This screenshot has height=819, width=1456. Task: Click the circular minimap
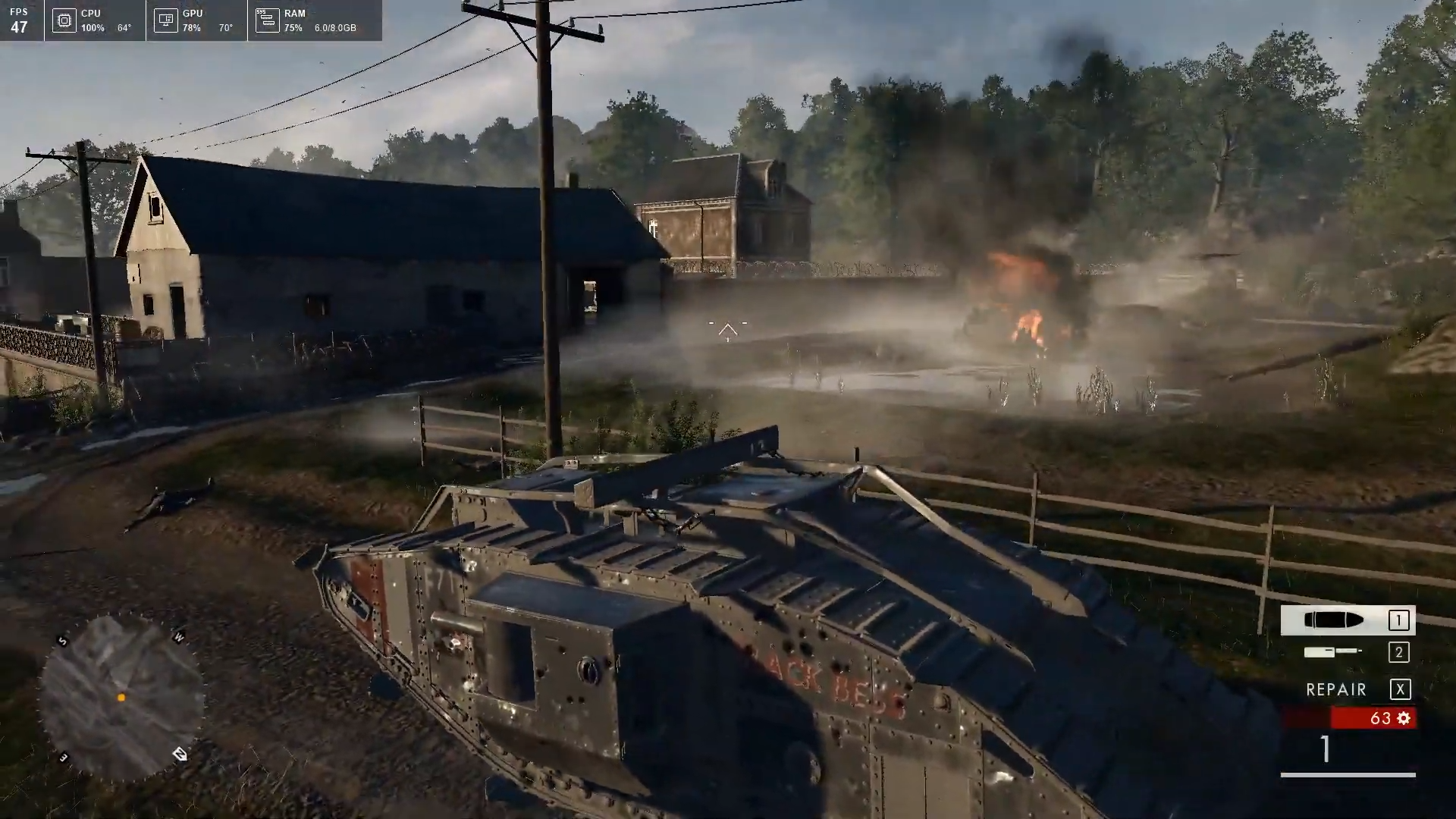tap(121, 697)
